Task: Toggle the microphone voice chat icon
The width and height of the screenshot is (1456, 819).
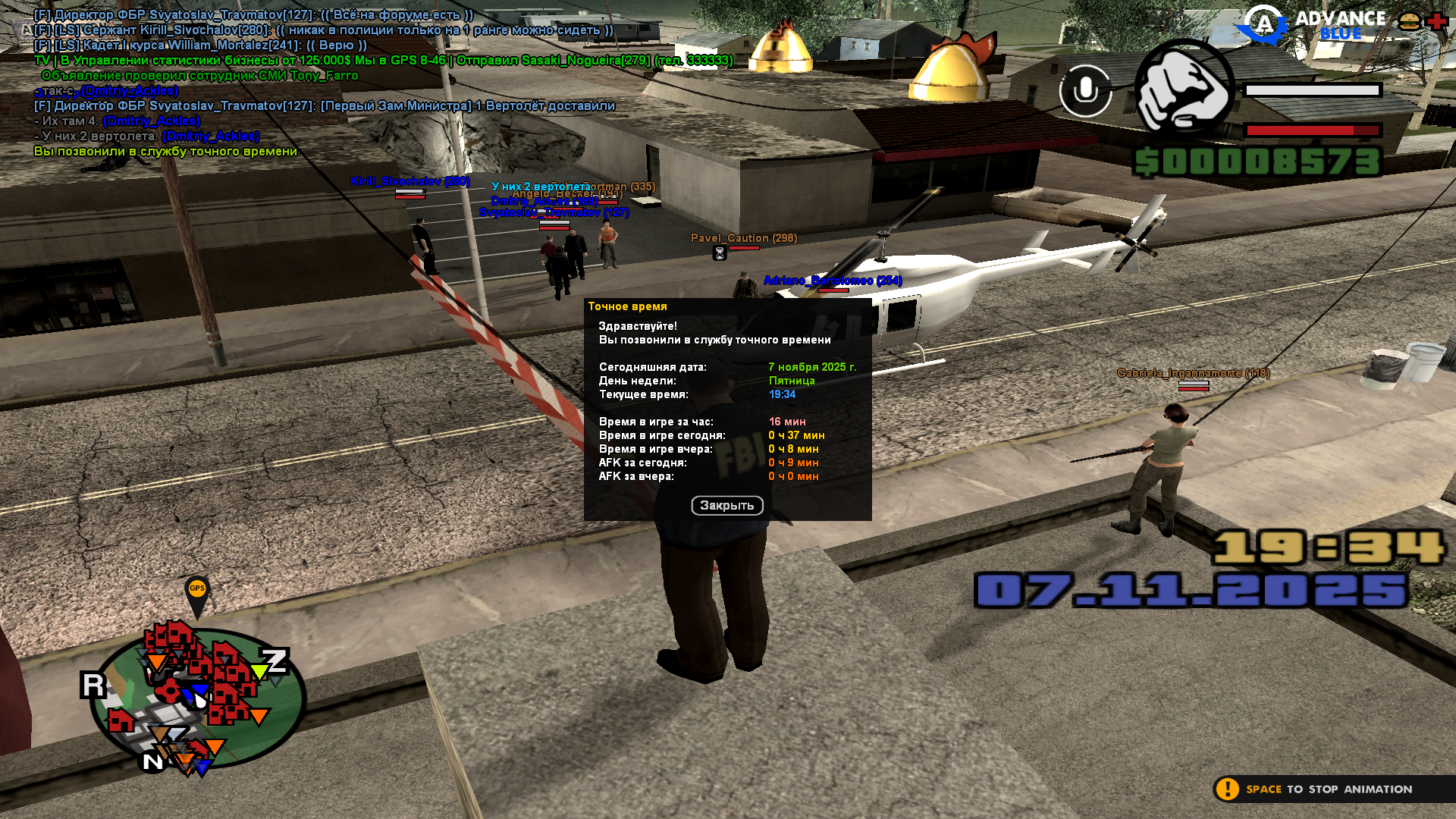Action: [1085, 91]
